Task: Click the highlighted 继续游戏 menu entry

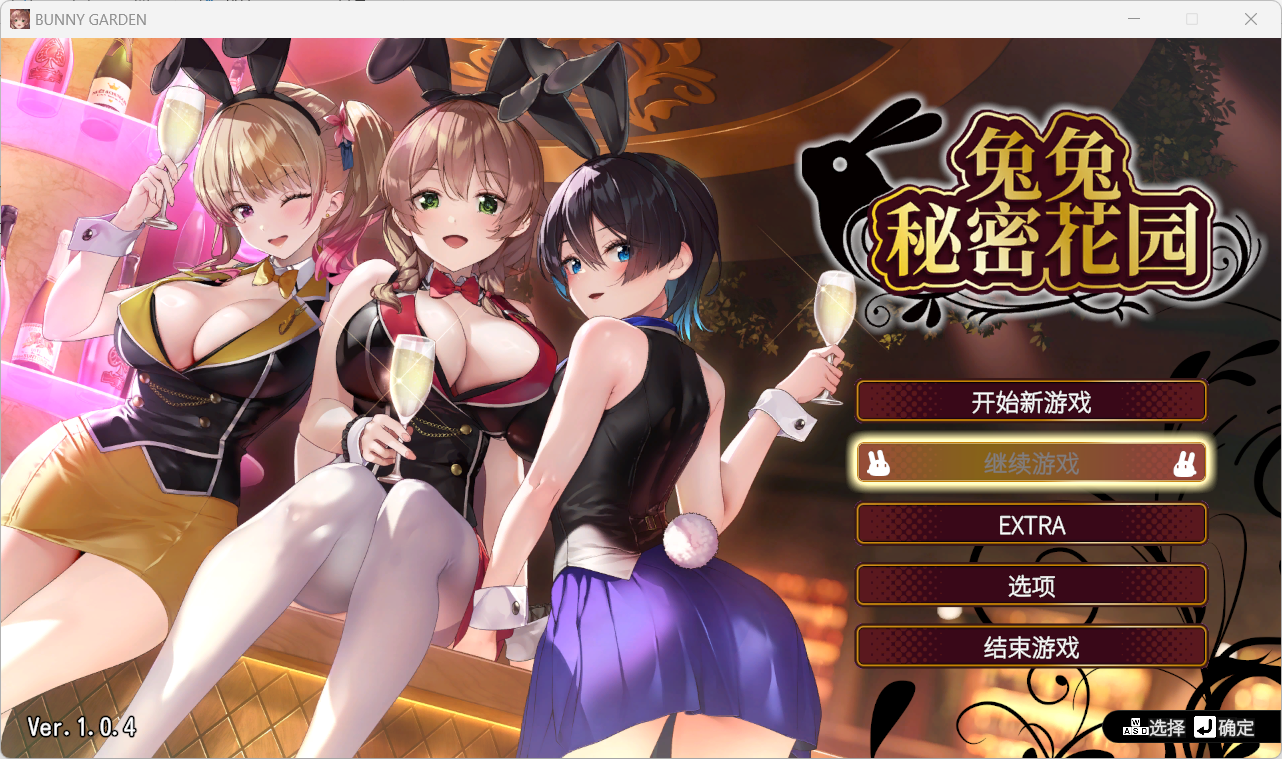Action: (x=1031, y=462)
